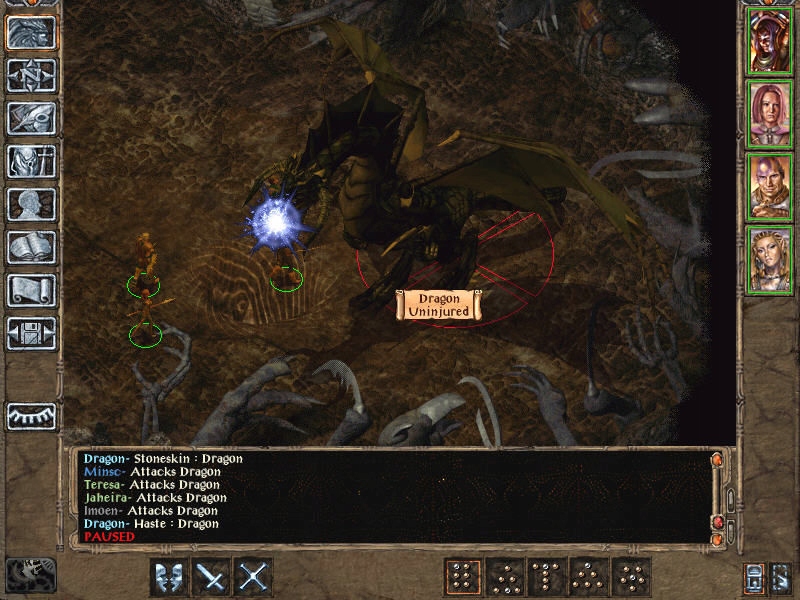
Task: Select the pink-haired character portrait
Action: pos(771,115)
